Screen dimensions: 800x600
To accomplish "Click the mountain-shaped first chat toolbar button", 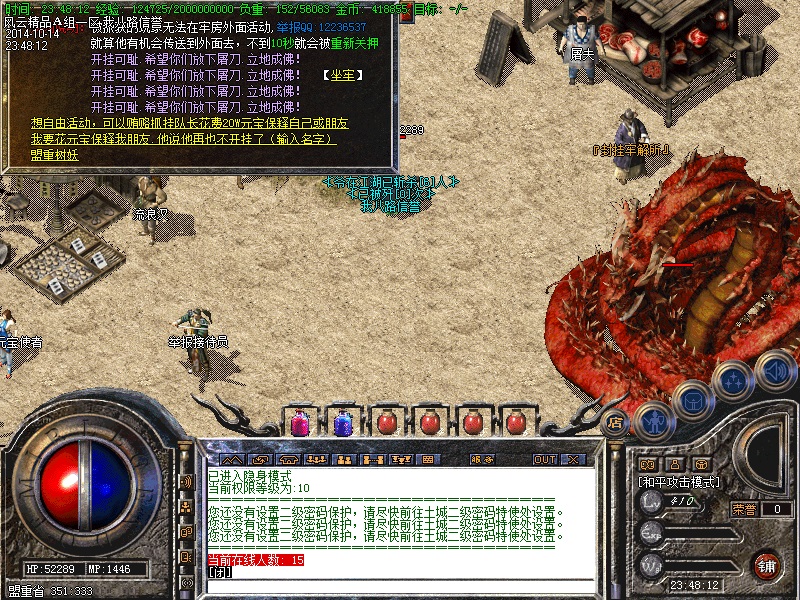I will tap(231, 460).
